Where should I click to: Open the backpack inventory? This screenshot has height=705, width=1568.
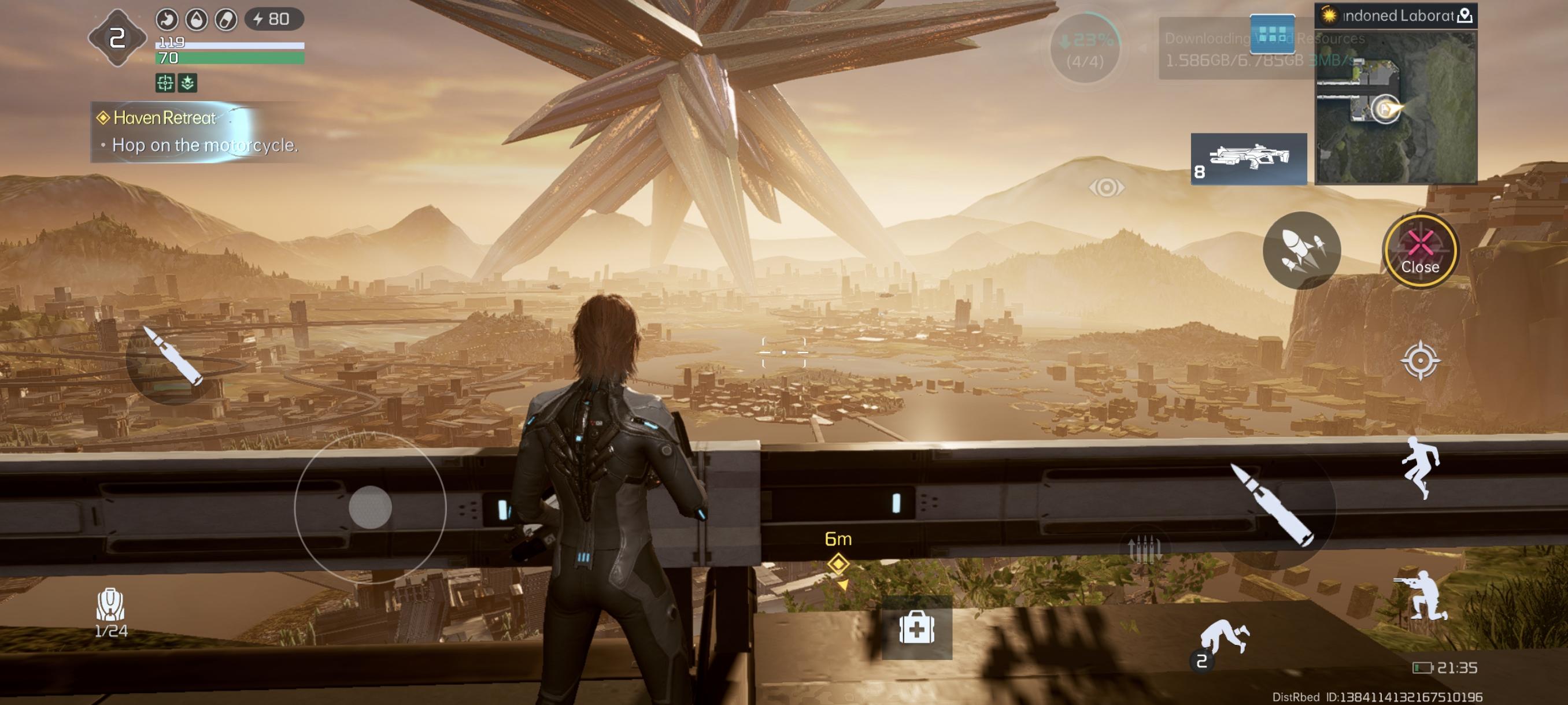[x=111, y=612]
